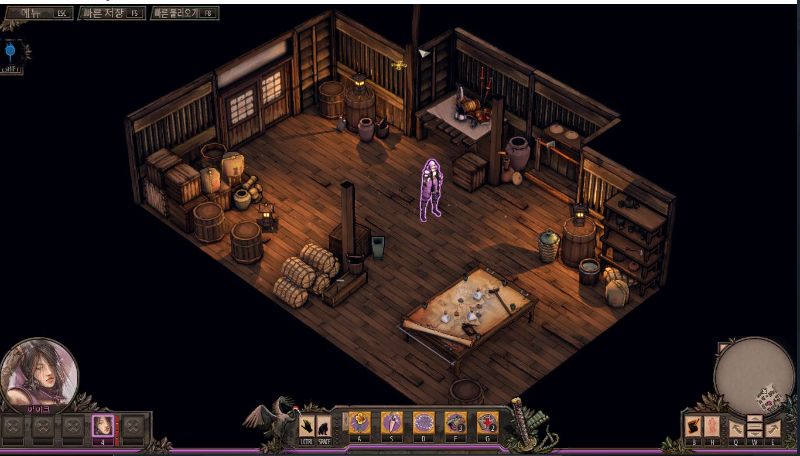800x456 pixels.
Task: Use the yellow flower skill in hotkey A
Action: coord(360,423)
